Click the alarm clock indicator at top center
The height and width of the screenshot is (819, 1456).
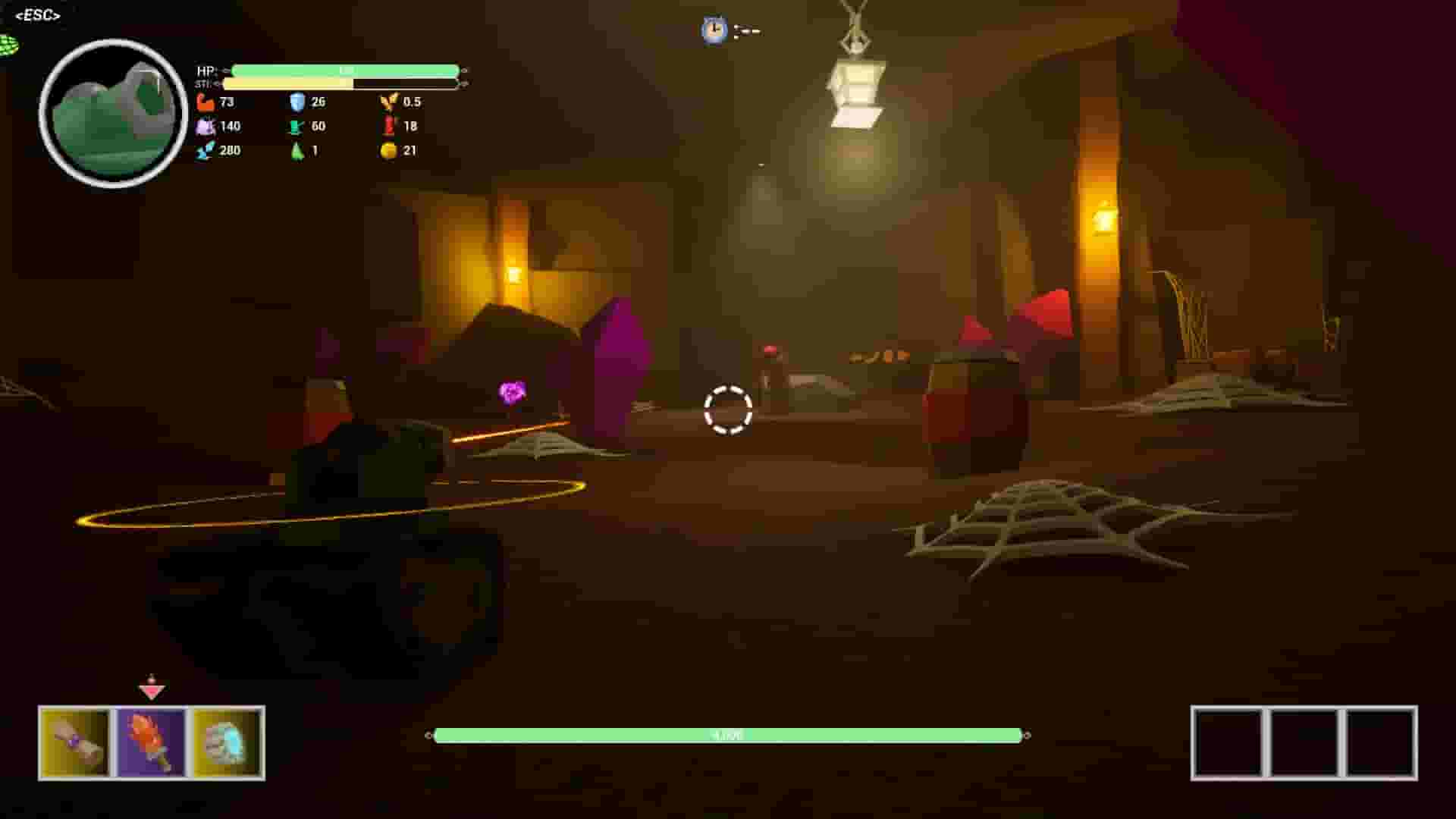pyautogui.click(x=713, y=30)
